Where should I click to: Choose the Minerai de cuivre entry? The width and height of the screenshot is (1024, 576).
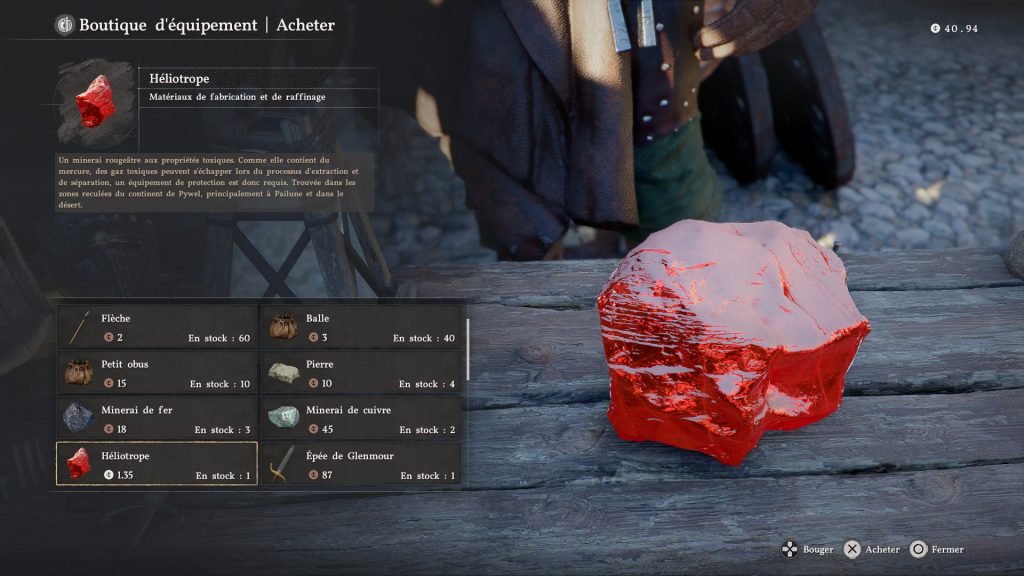pyautogui.click(x=361, y=419)
